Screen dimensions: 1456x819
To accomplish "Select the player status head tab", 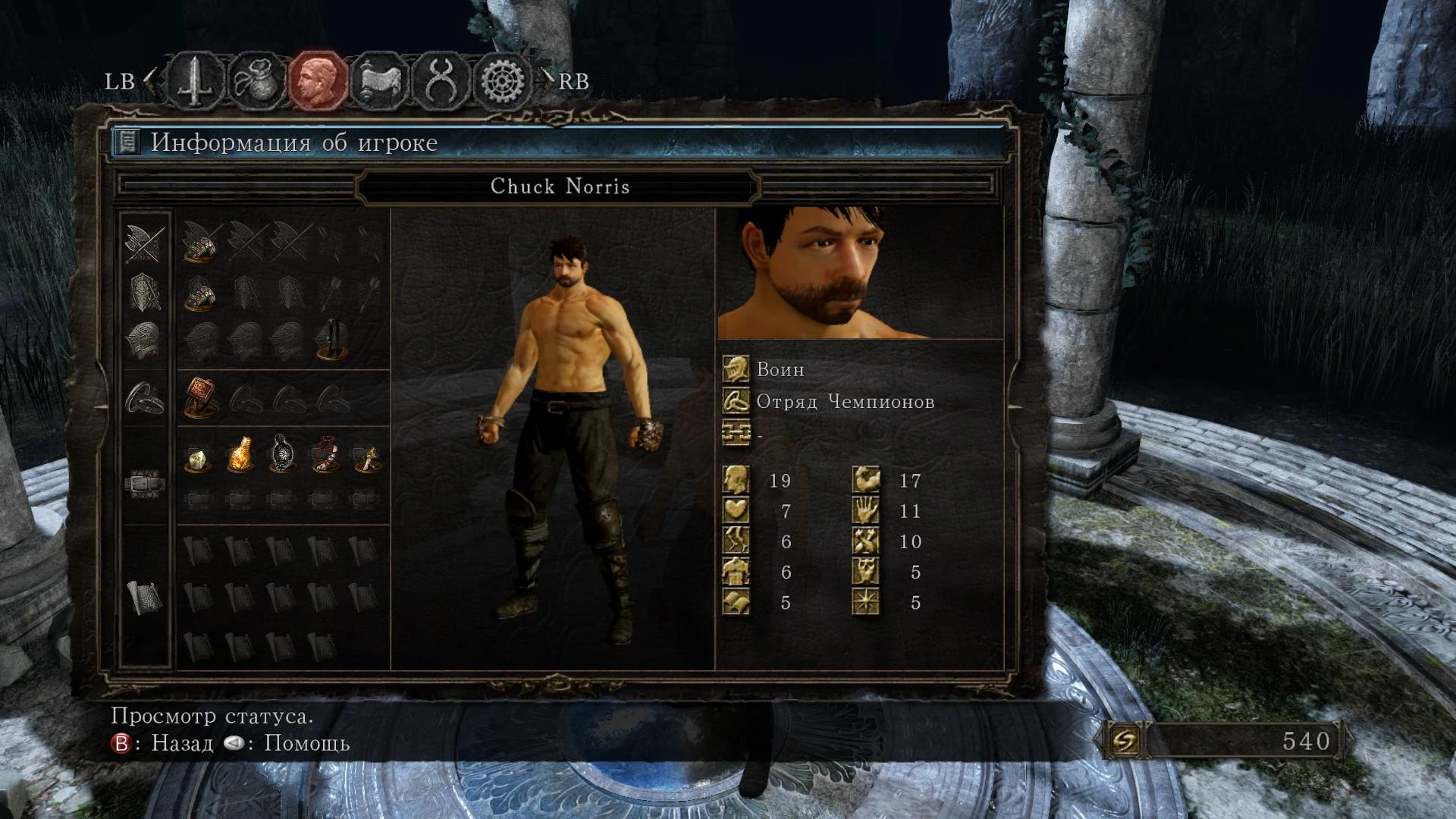I will click(318, 80).
